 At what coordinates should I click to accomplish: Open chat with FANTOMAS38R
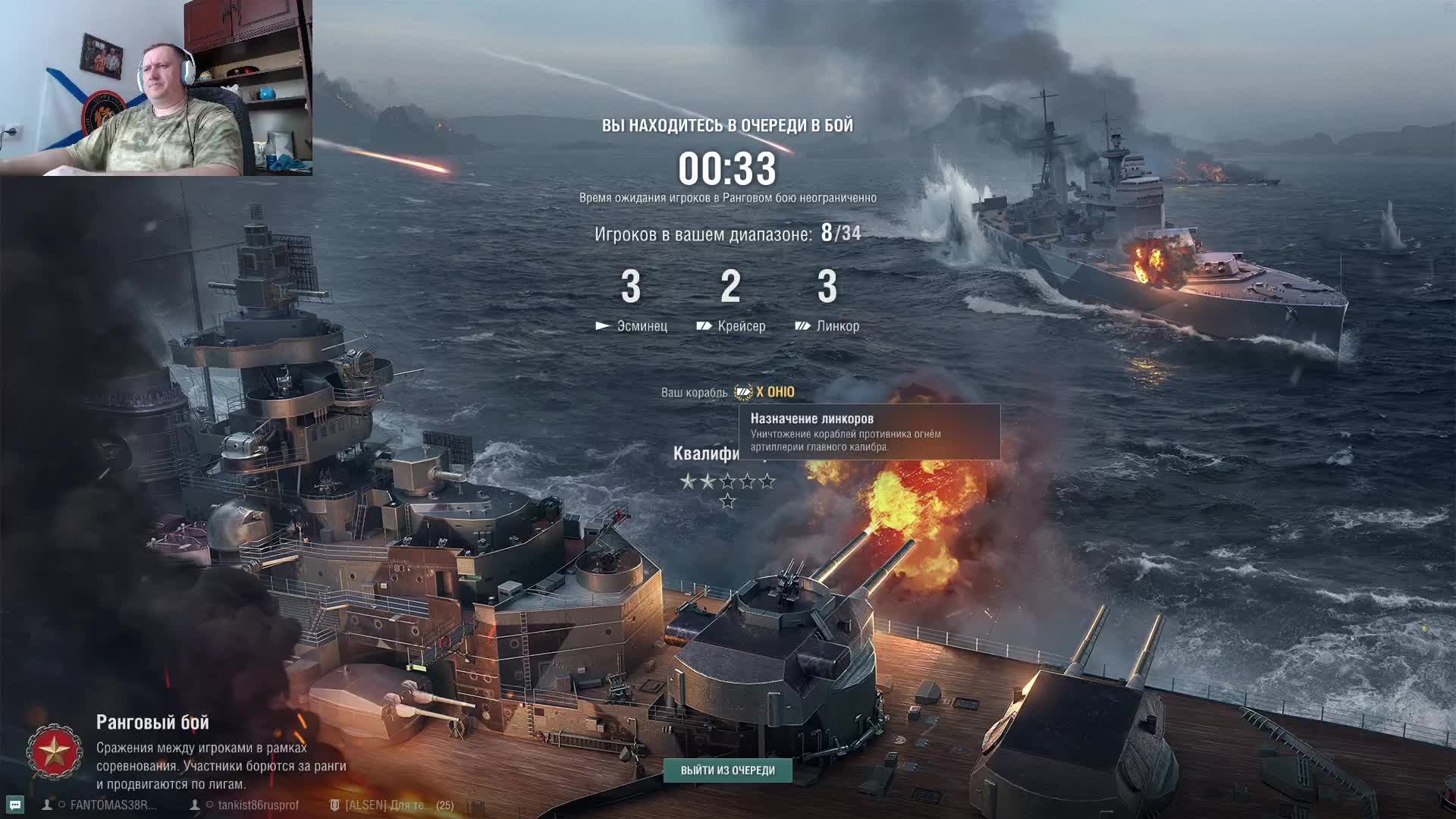(112, 805)
